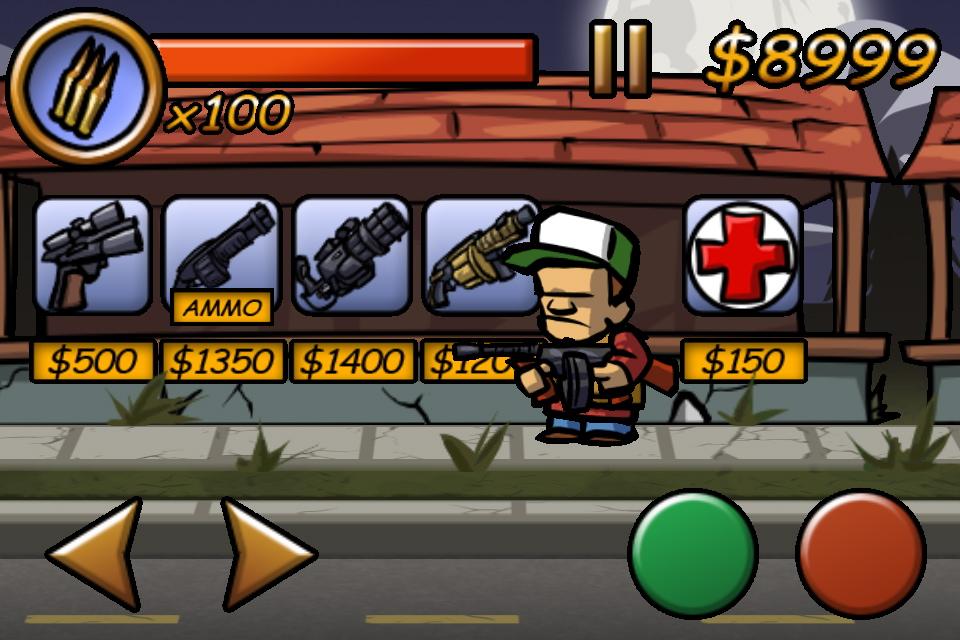
Task: Tap the bullets ammo icon
Action: 85,88
